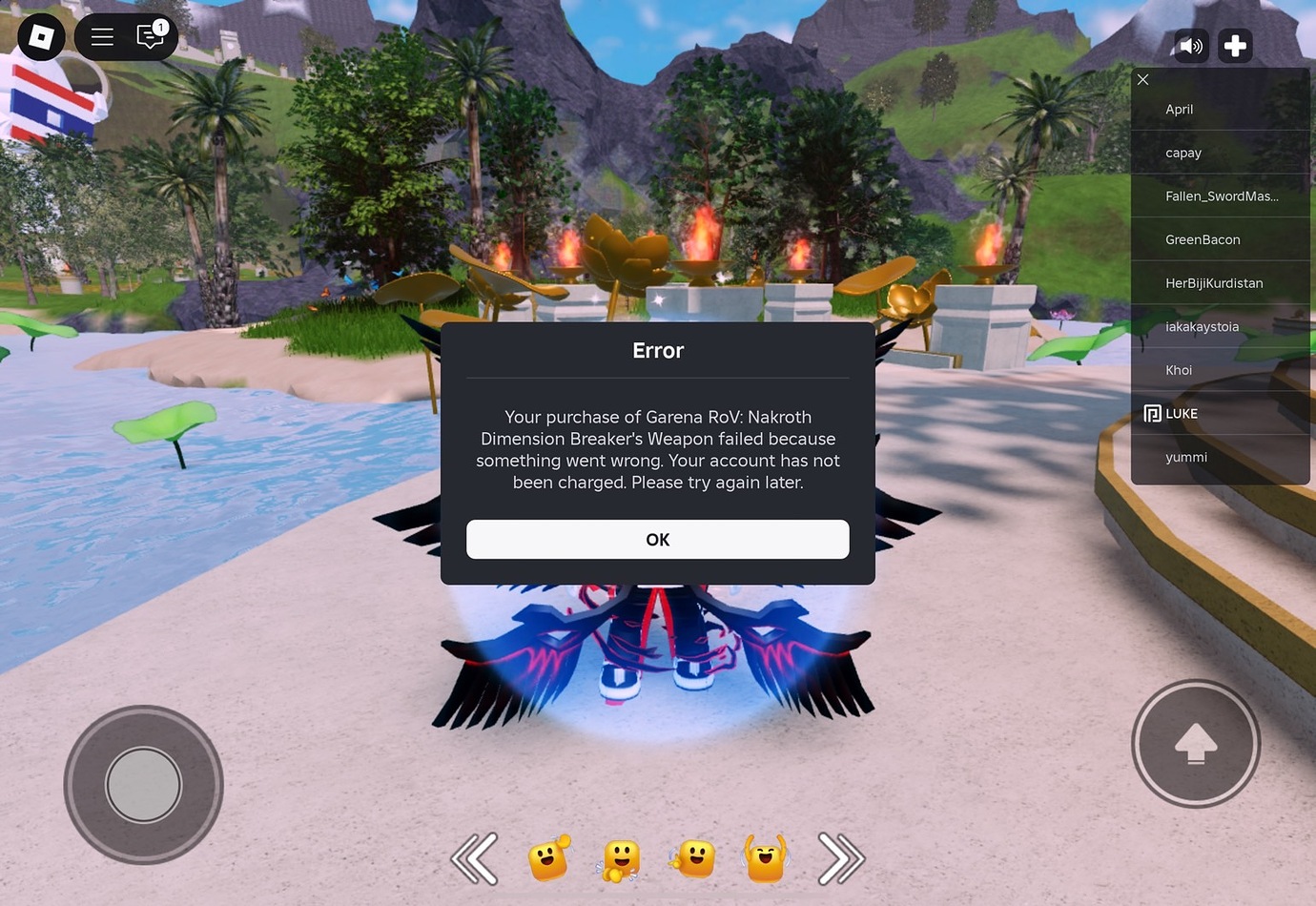
Task: Click the virtual joystick control
Action: click(x=143, y=782)
